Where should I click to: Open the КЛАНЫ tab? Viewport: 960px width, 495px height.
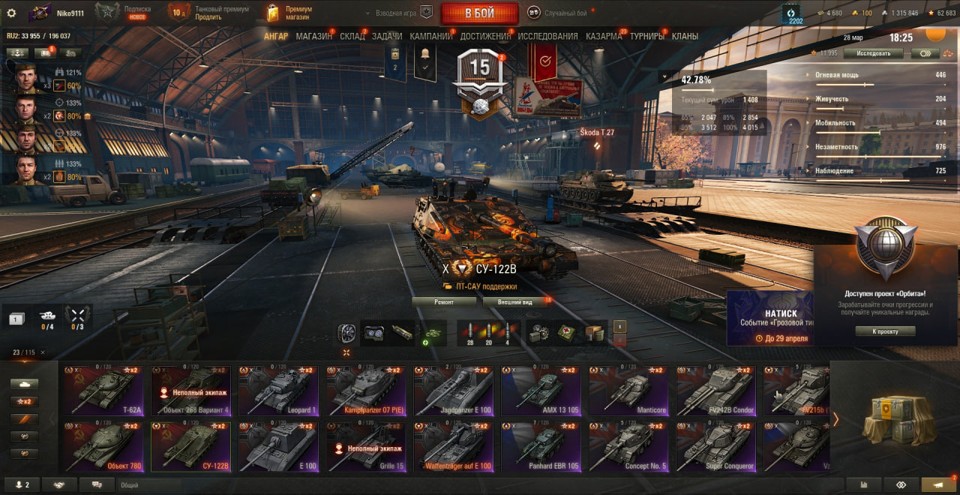tap(686, 37)
